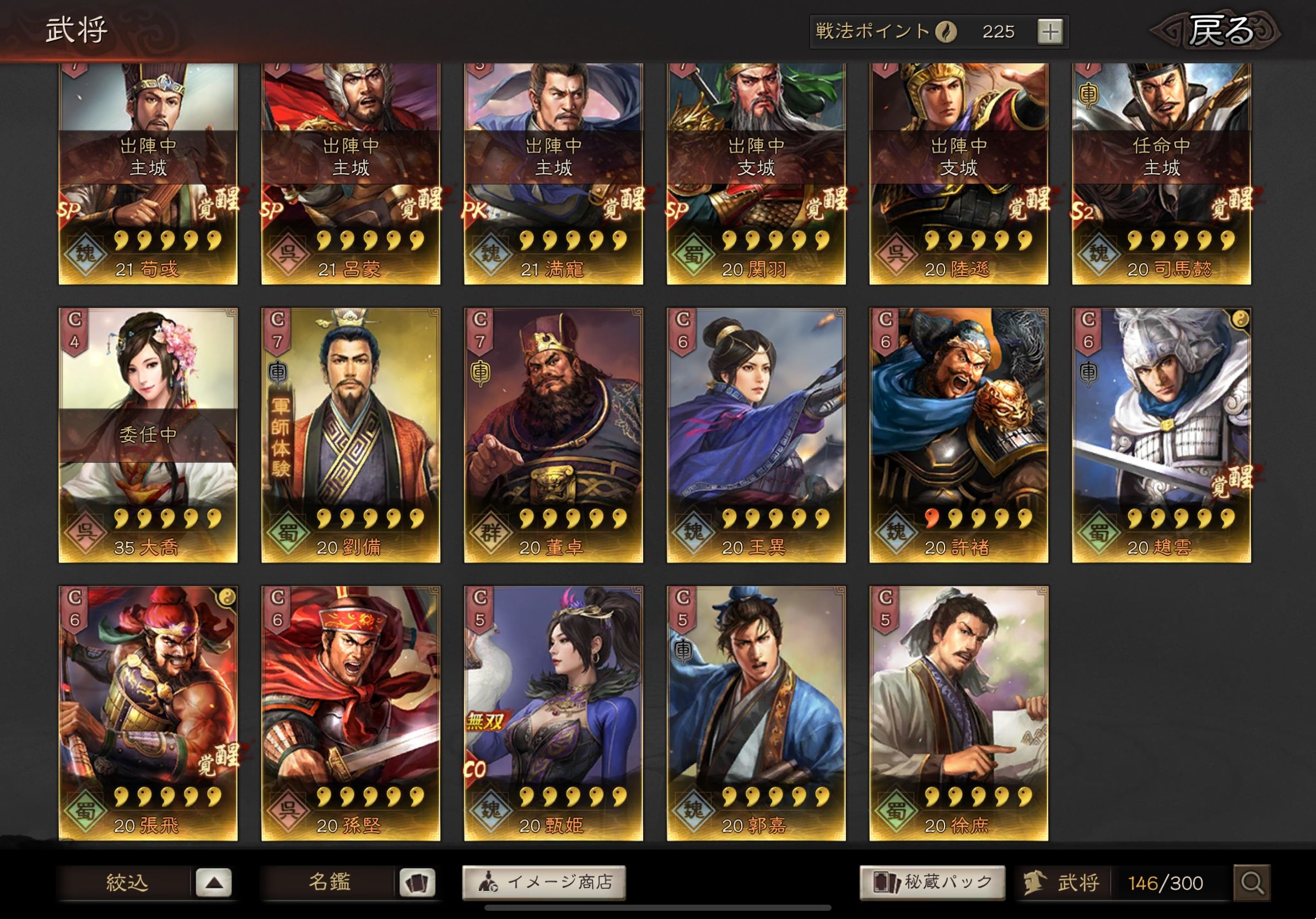Viewport: 1316px width, 919px height.
Task: Click the magnifying glass search icon
Action: [1252, 883]
